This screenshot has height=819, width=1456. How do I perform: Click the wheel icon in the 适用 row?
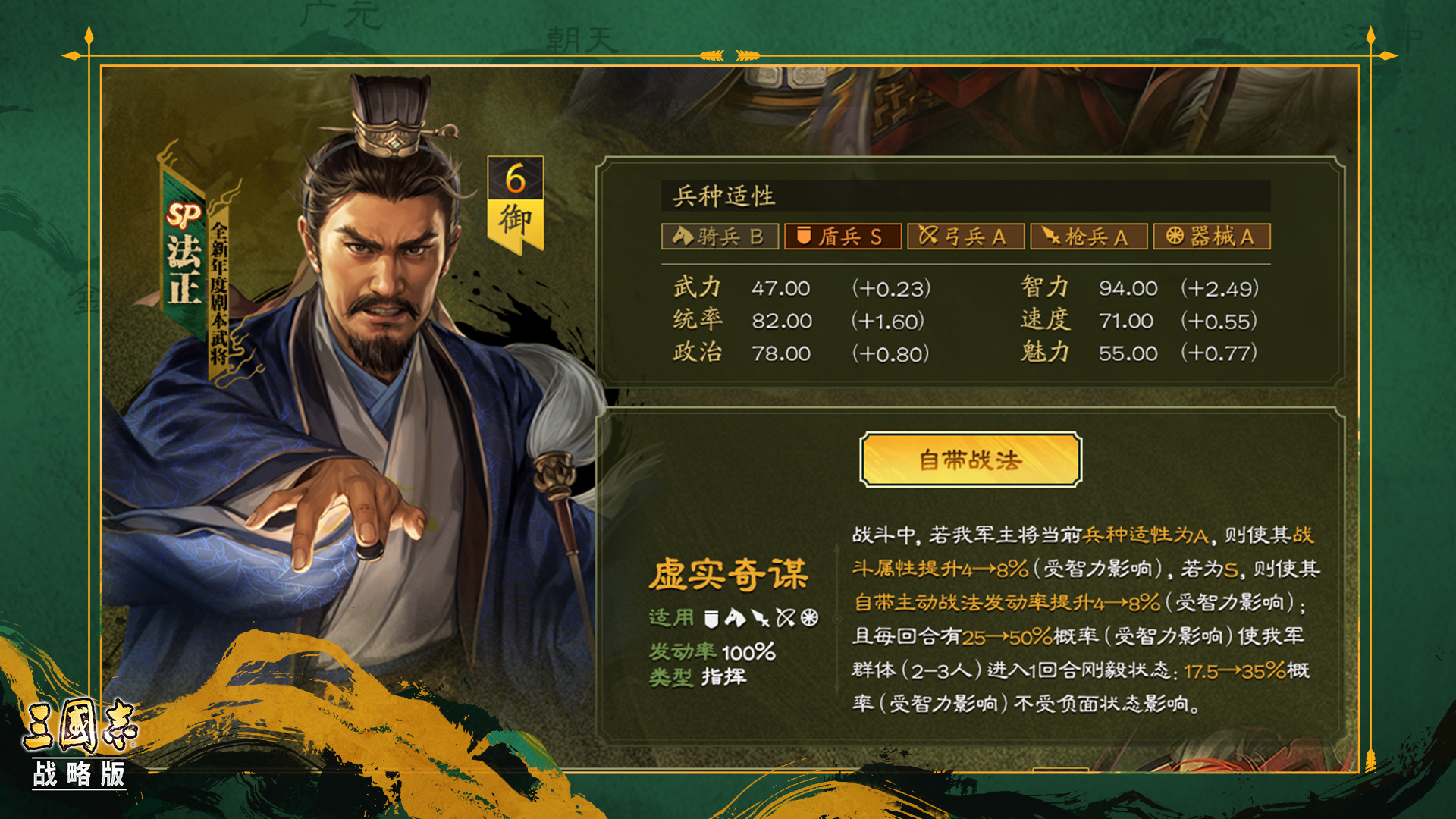pyautogui.click(x=809, y=617)
